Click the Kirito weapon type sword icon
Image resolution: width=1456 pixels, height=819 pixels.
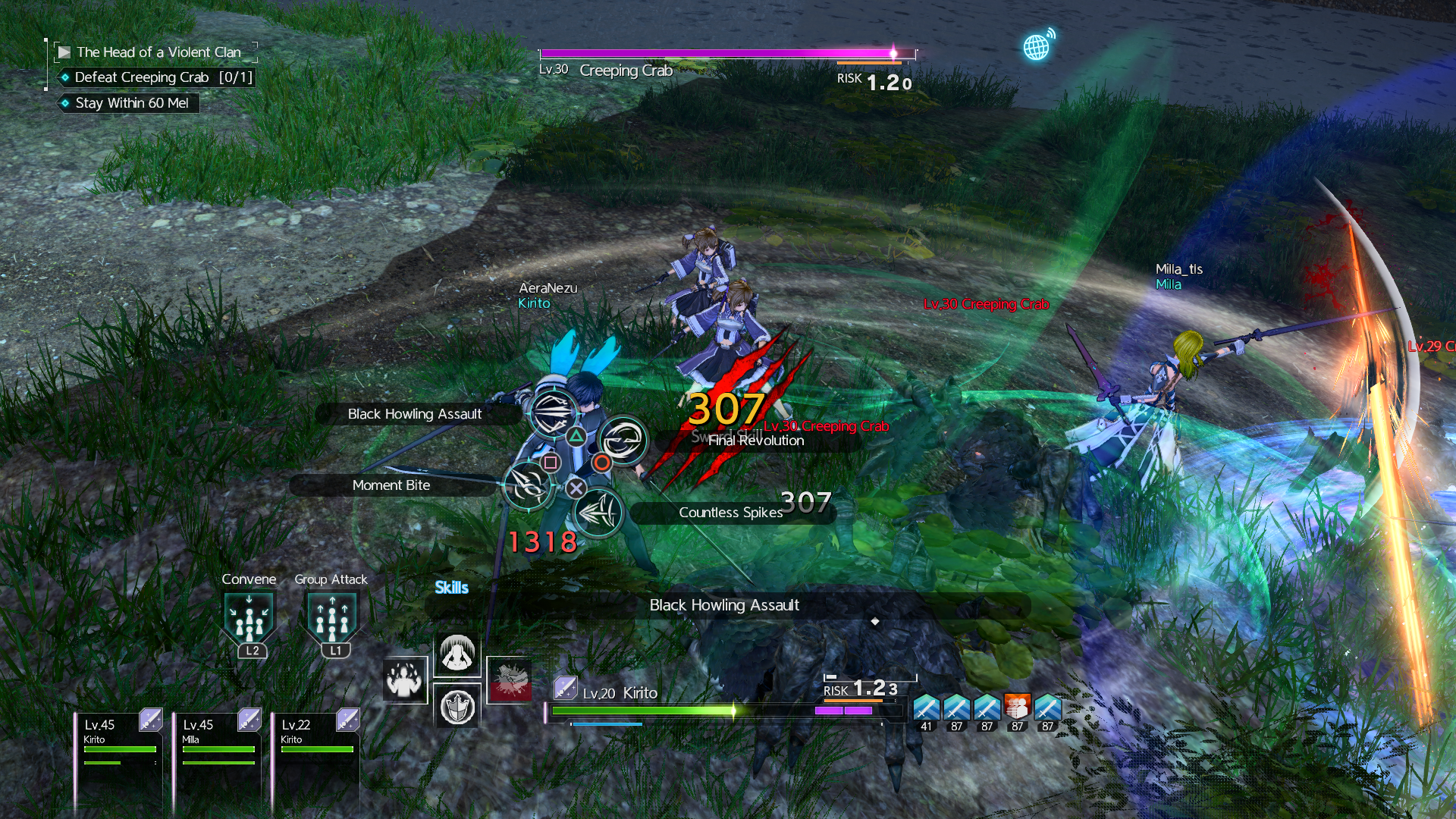565,689
